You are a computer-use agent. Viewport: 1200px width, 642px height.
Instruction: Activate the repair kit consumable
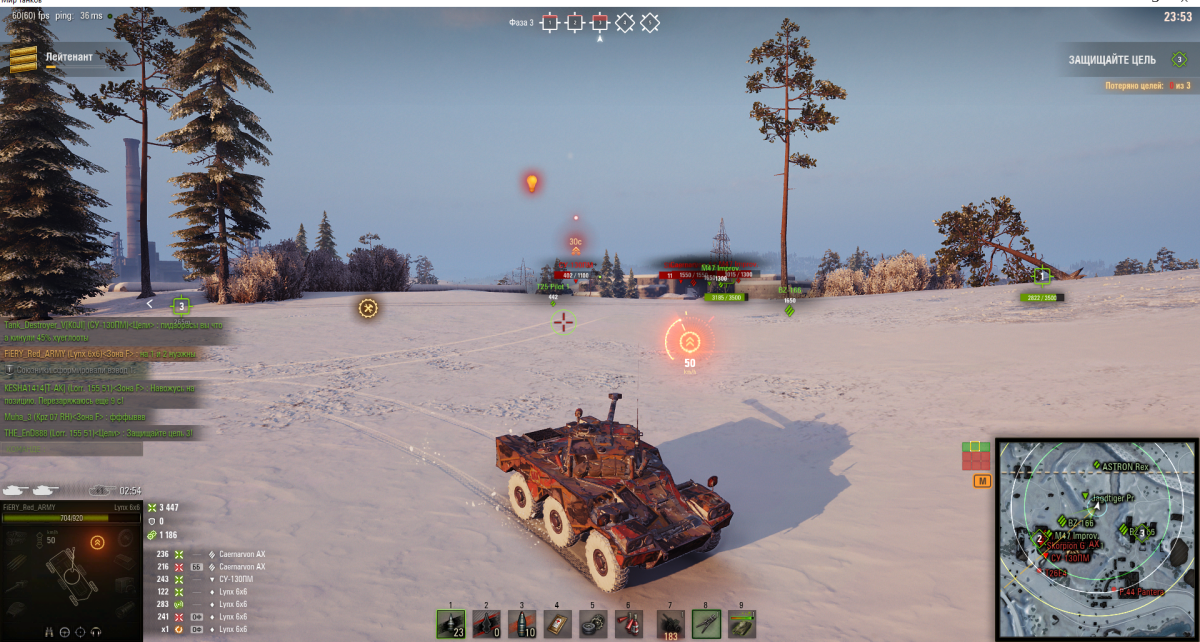[x=593, y=624]
